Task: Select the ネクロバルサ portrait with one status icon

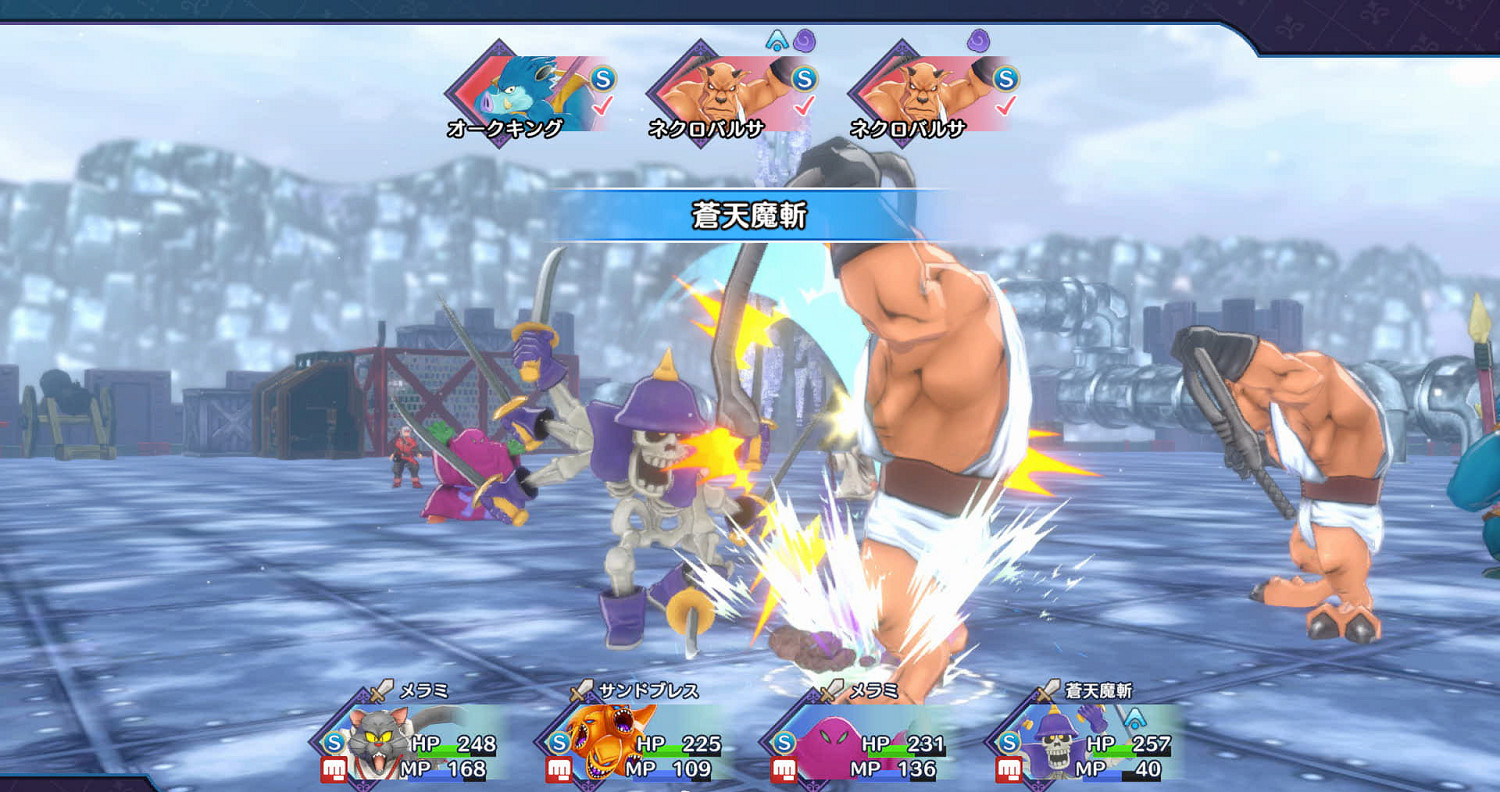Action: (934, 95)
